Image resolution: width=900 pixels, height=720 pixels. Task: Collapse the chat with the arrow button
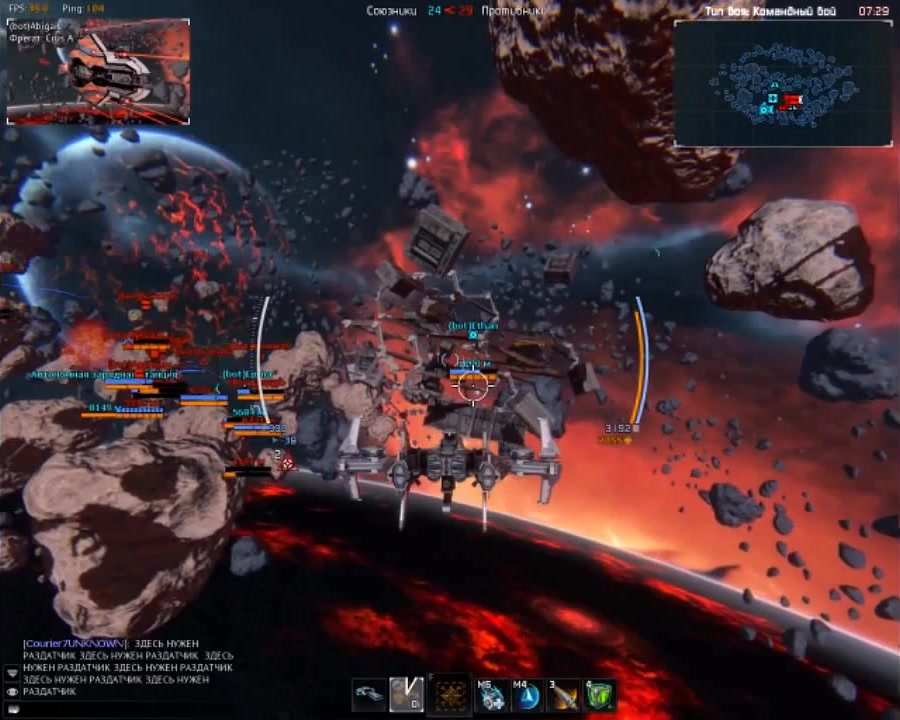click(x=12, y=674)
